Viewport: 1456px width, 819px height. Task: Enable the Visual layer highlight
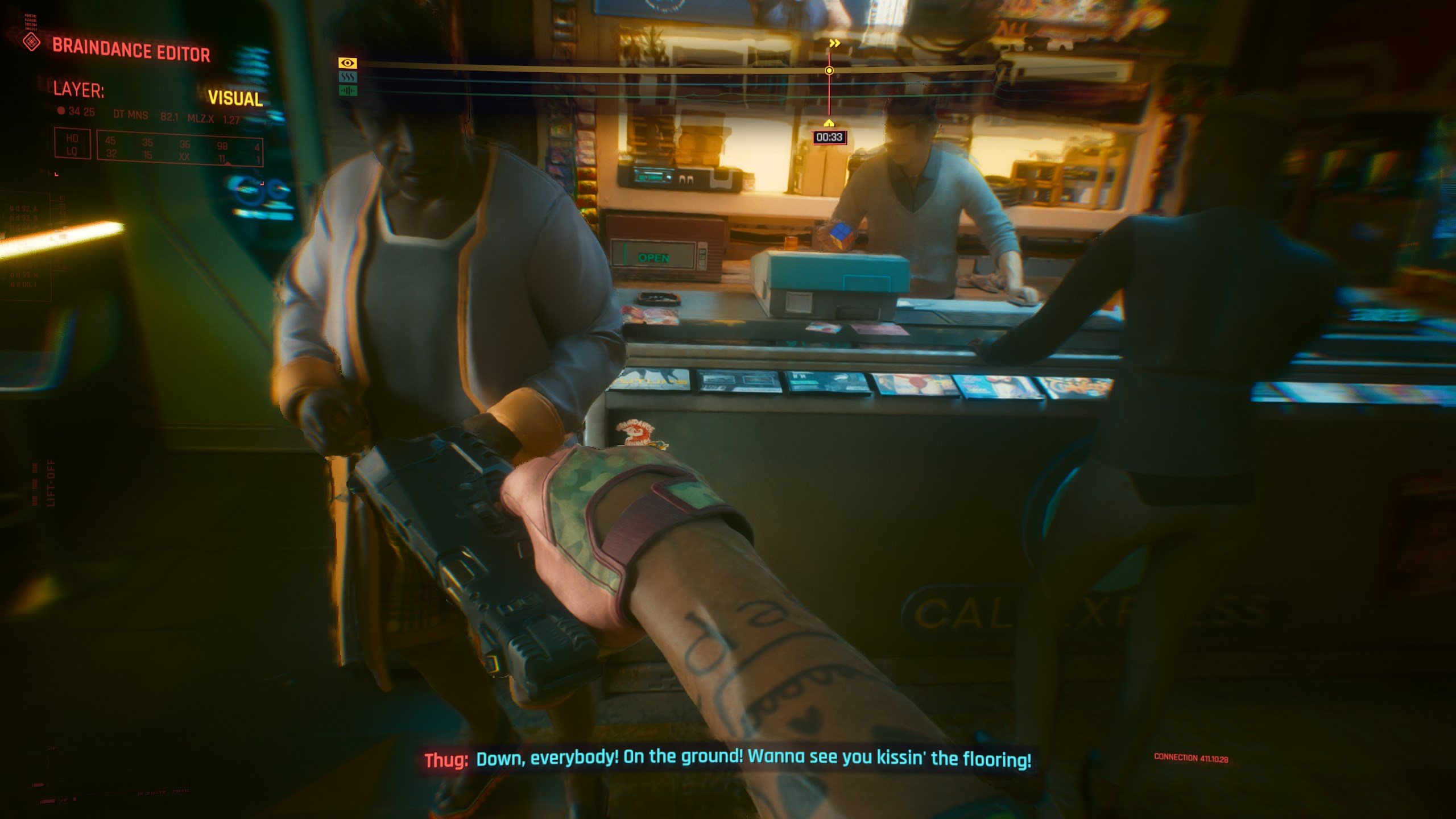click(x=348, y=63)
